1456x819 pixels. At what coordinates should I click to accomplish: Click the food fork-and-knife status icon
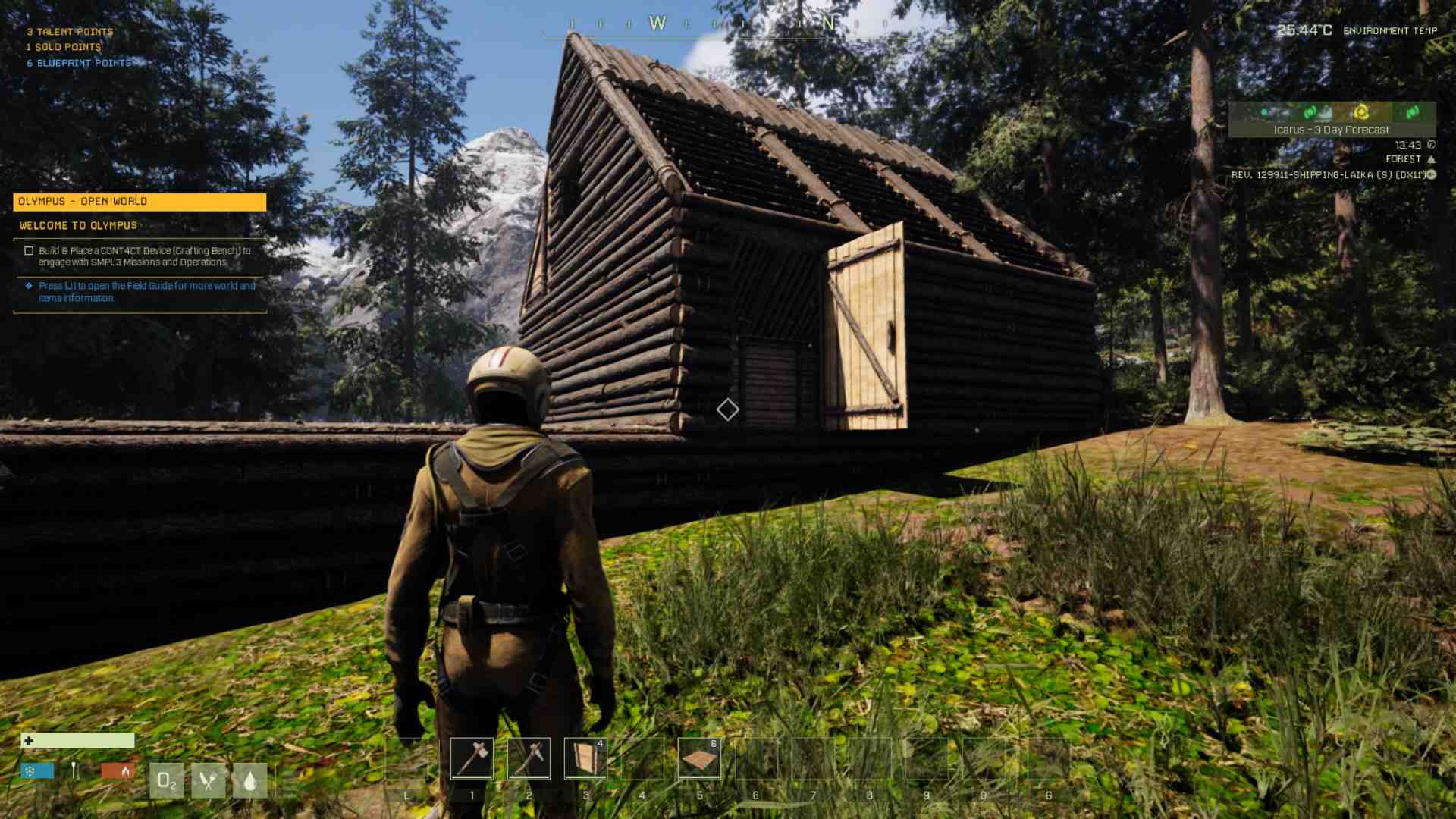(x=208, y=780)
